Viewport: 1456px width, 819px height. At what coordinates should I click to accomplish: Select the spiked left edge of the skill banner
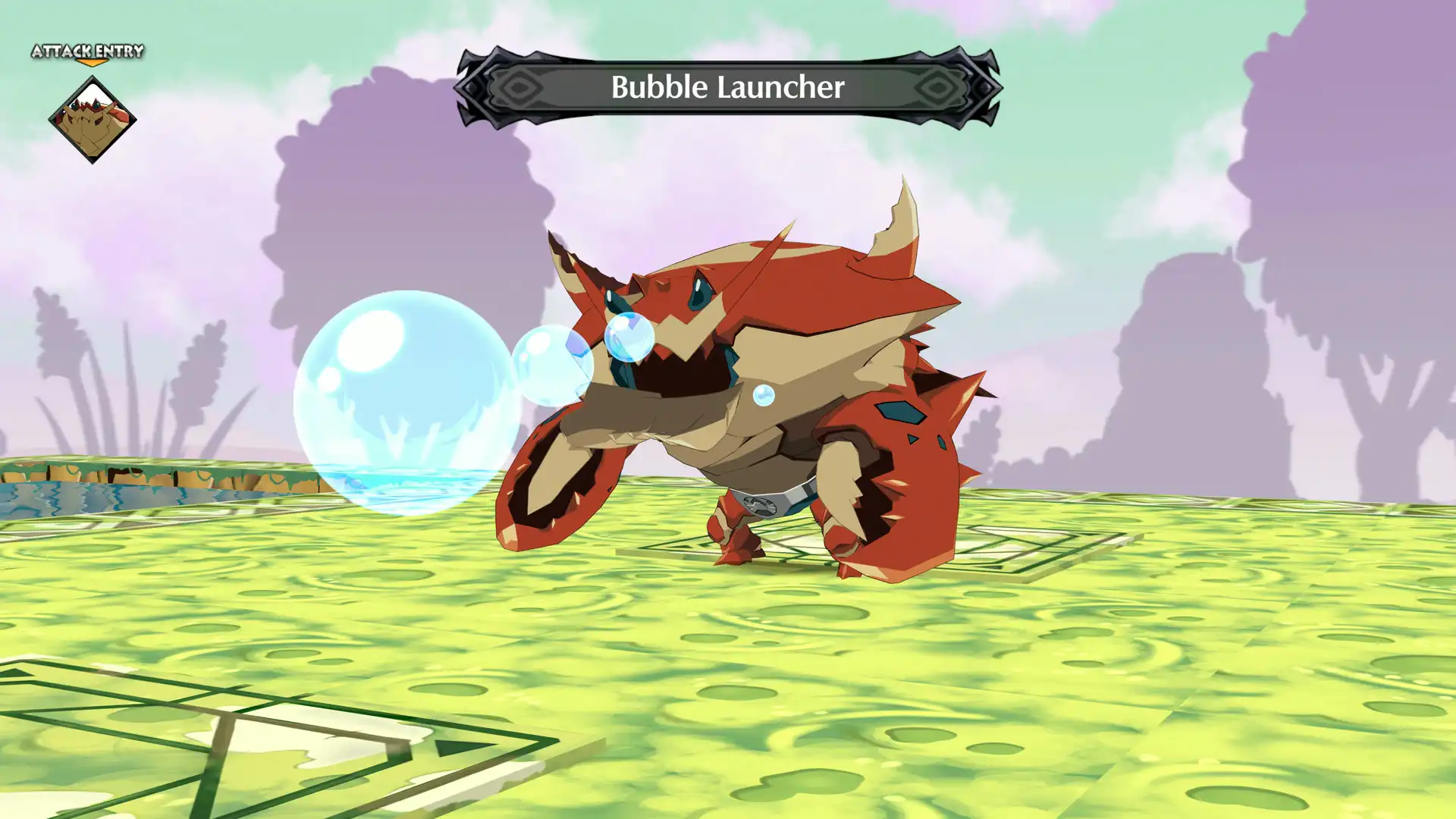pyautogui.click(x=470, y=86)
